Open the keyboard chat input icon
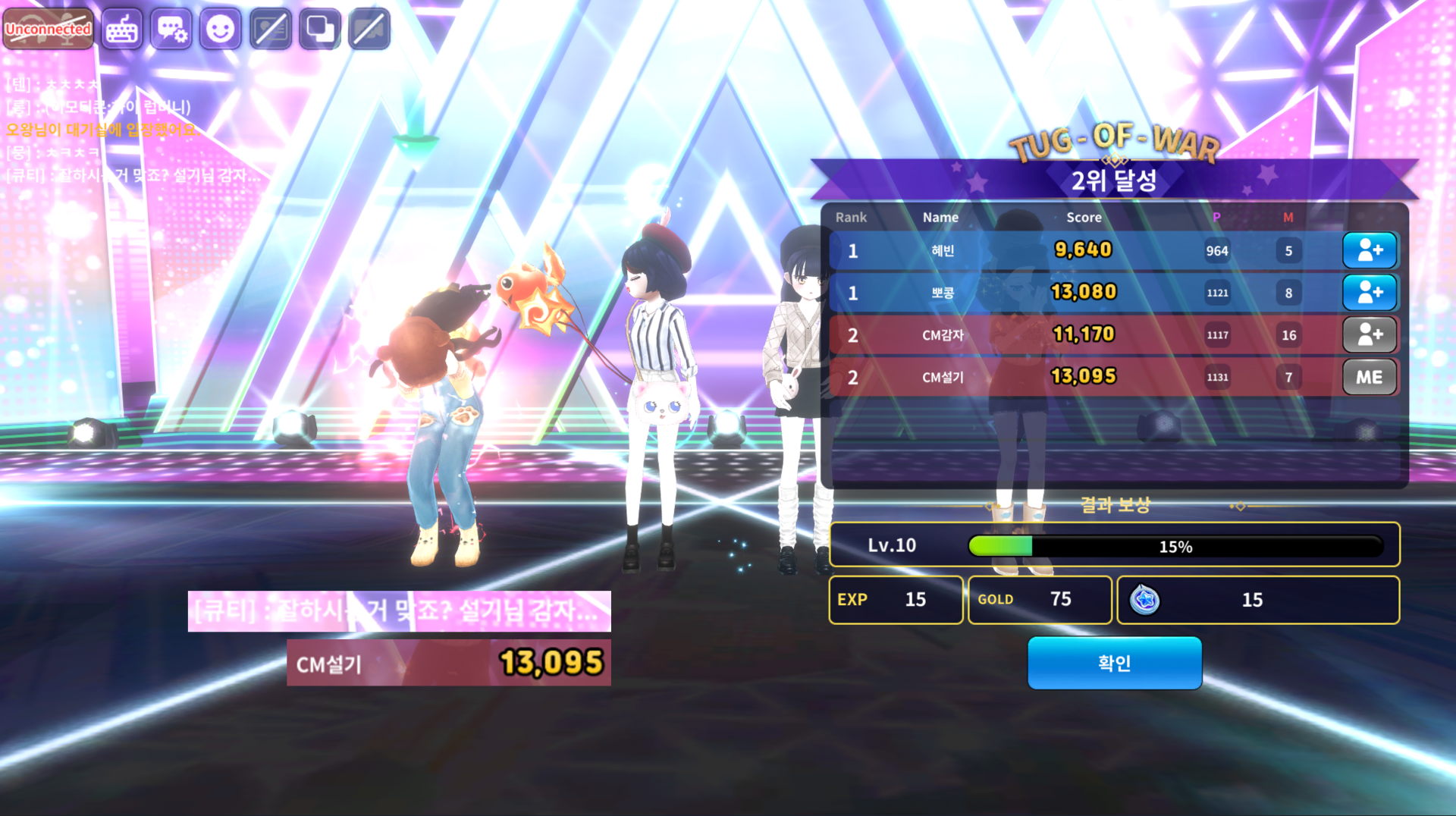Viewport: 1456px width, 816px height. click(121, 30)
